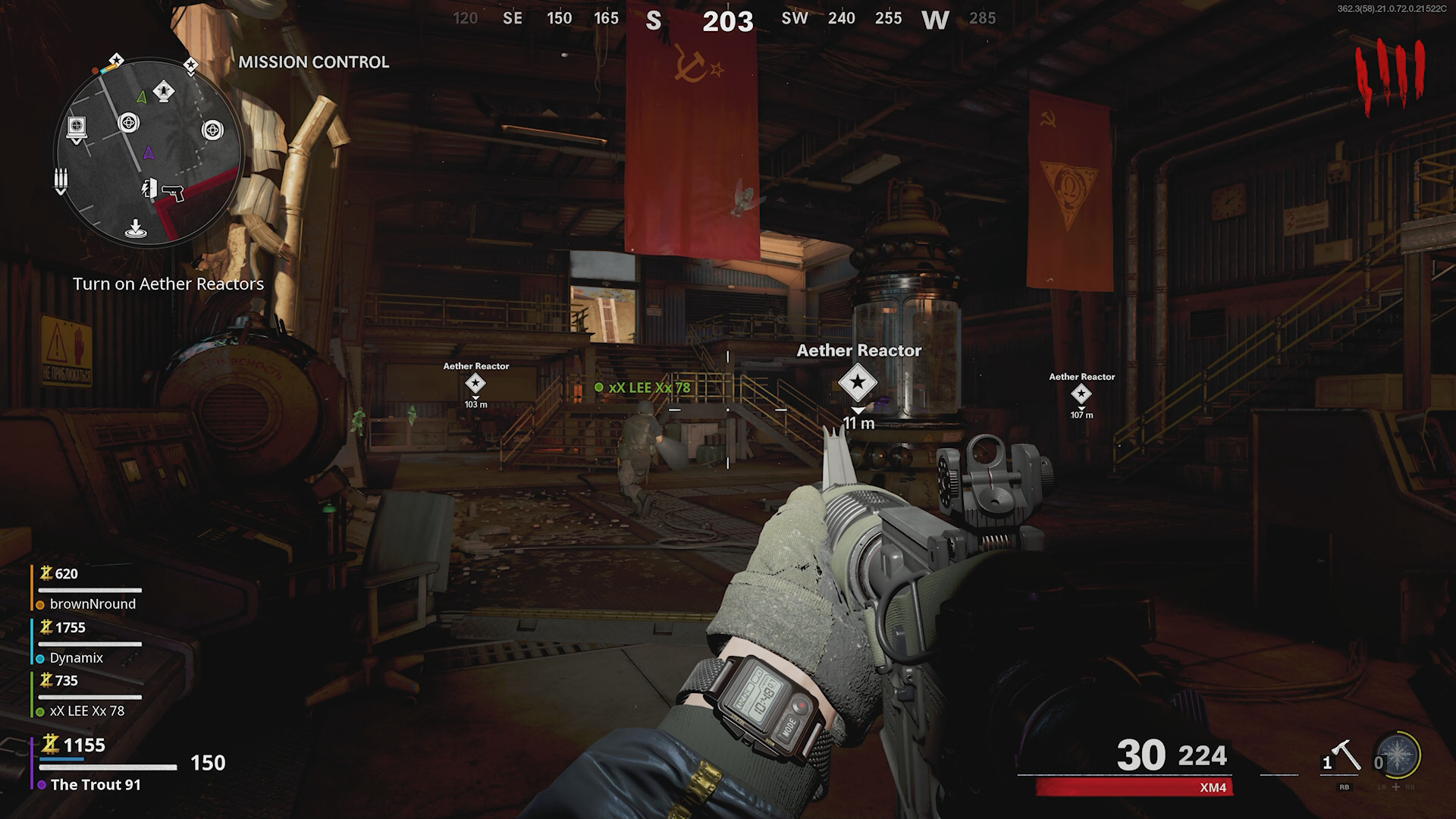Select the pistol wall-buy marker on minimap
The image size is (1456, 819).
point(173,193)
